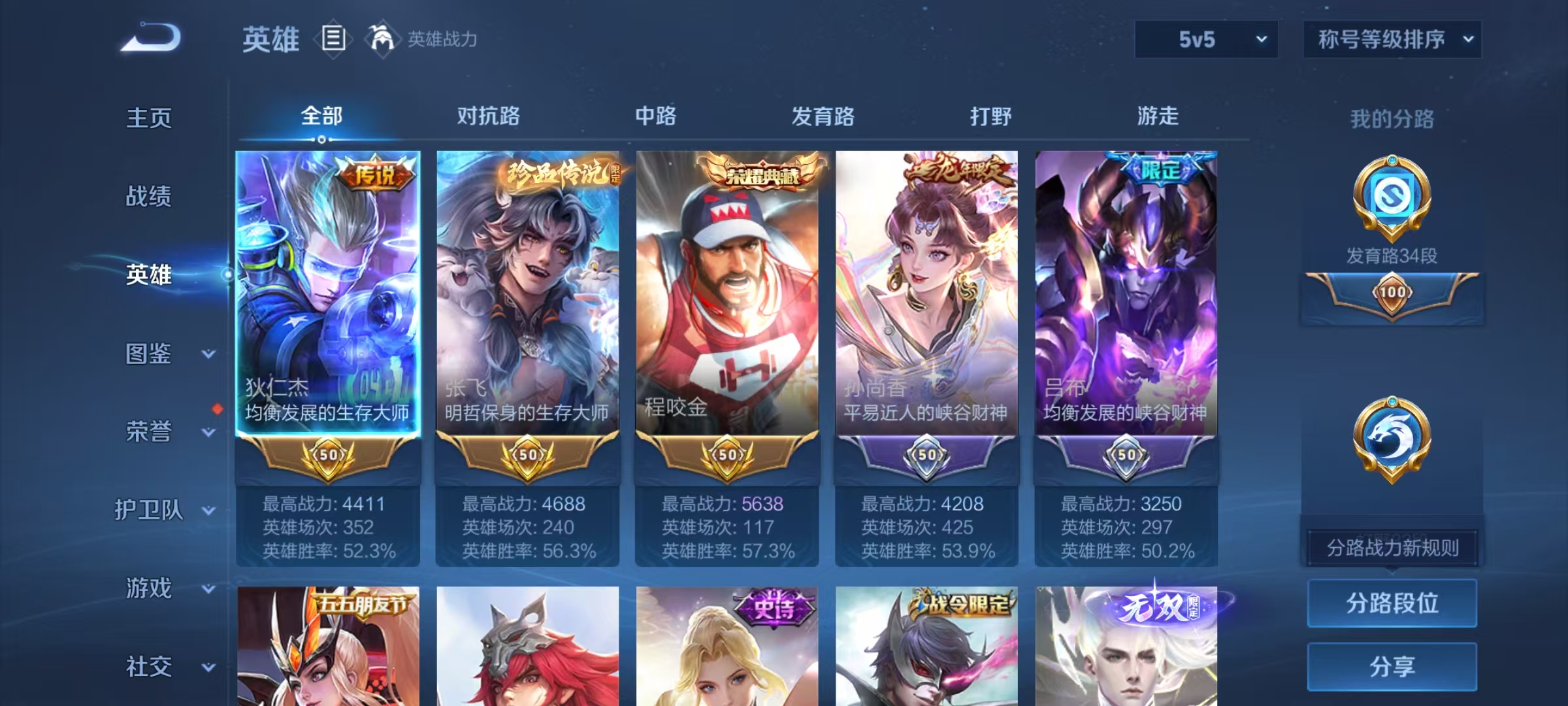
Task: Open the 5v5 mode dropdown
Action: 1205,39
